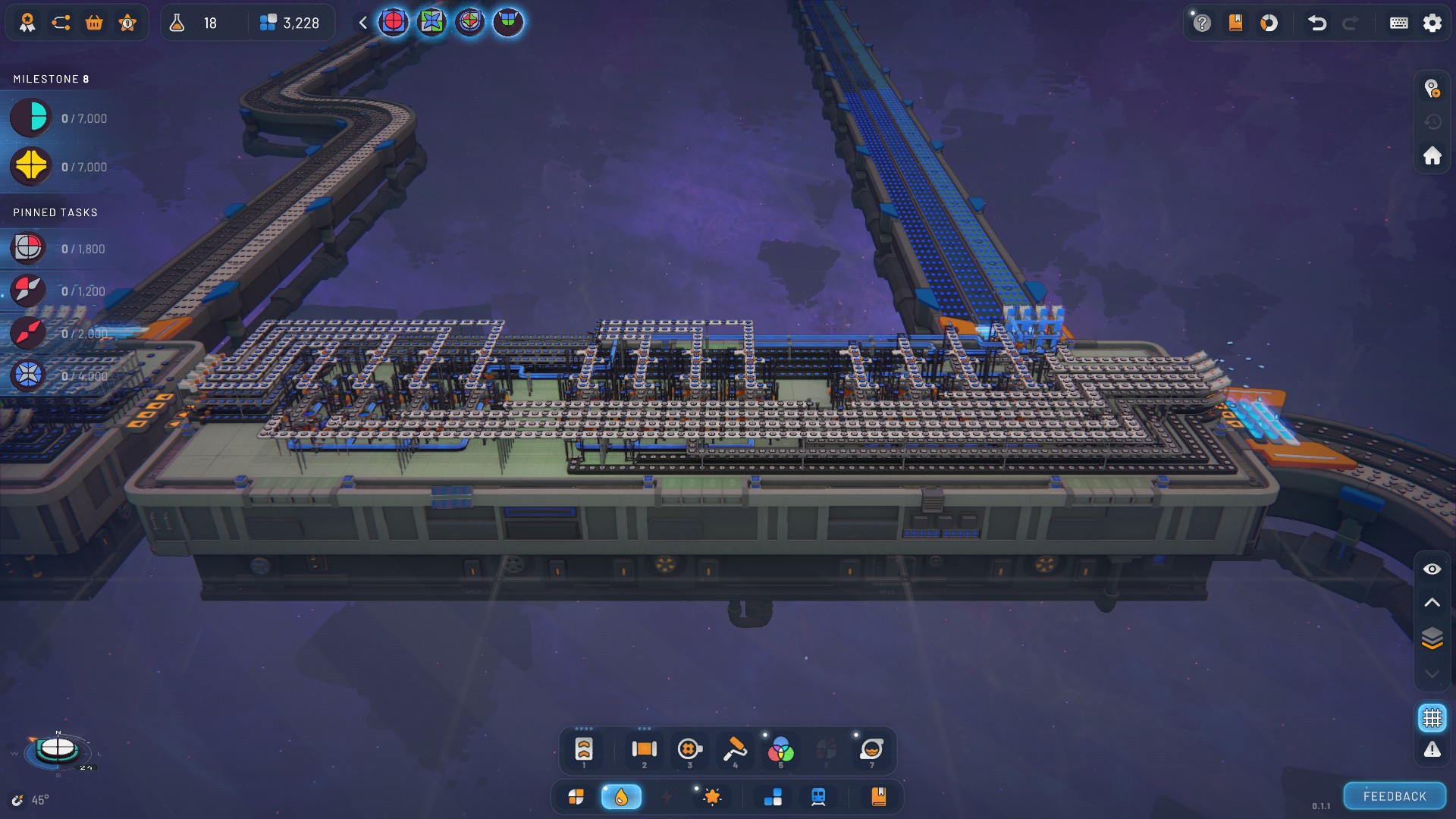Screen dimensions: 1456x819
Task: Open the award ribbon milestones icon
Action: [27, 23]
